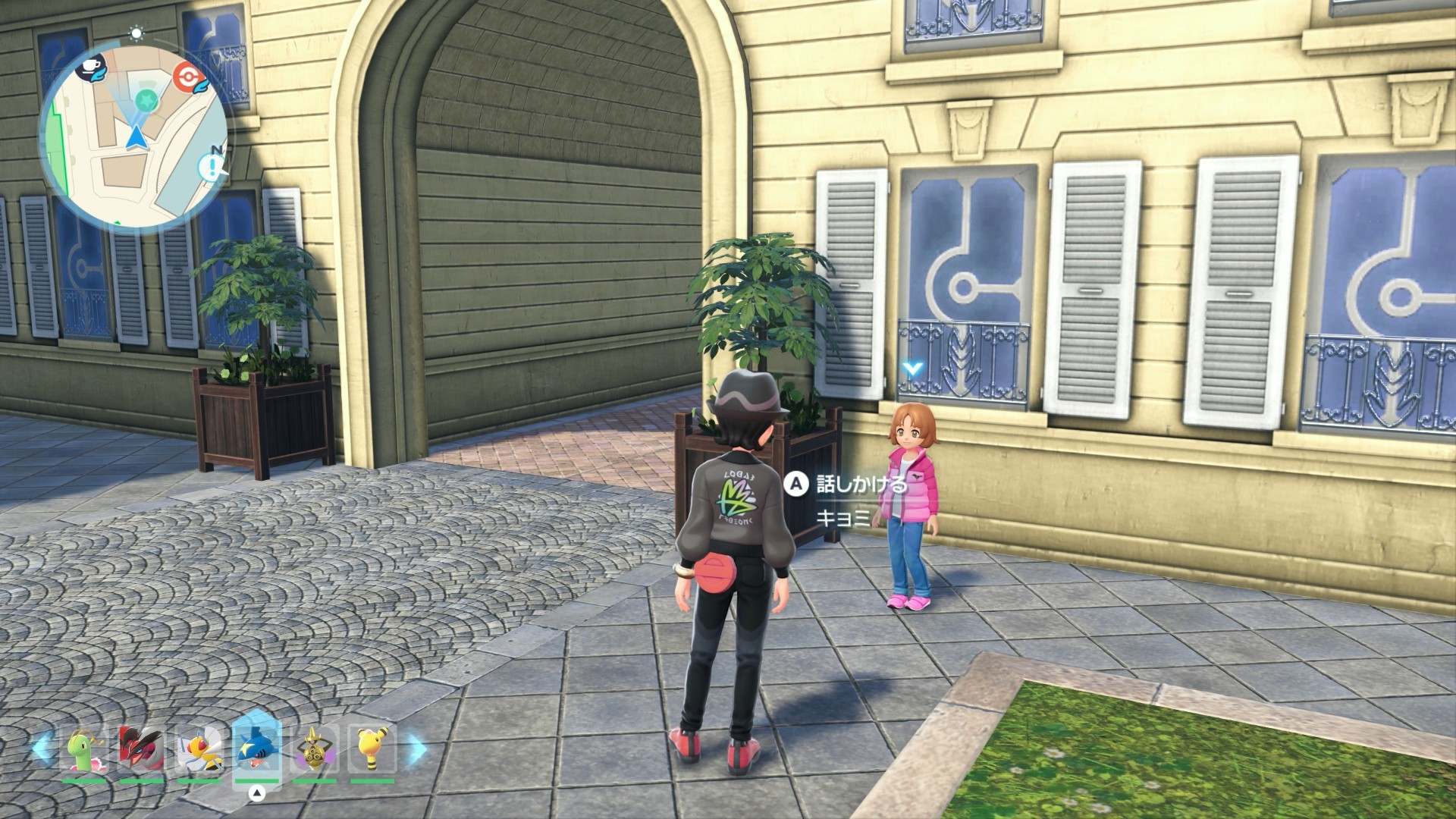The height and width of the screenshot is (819, 1456).
Task: Pick the highlighted Sharpedo party slot
Action: coord(257,751)
